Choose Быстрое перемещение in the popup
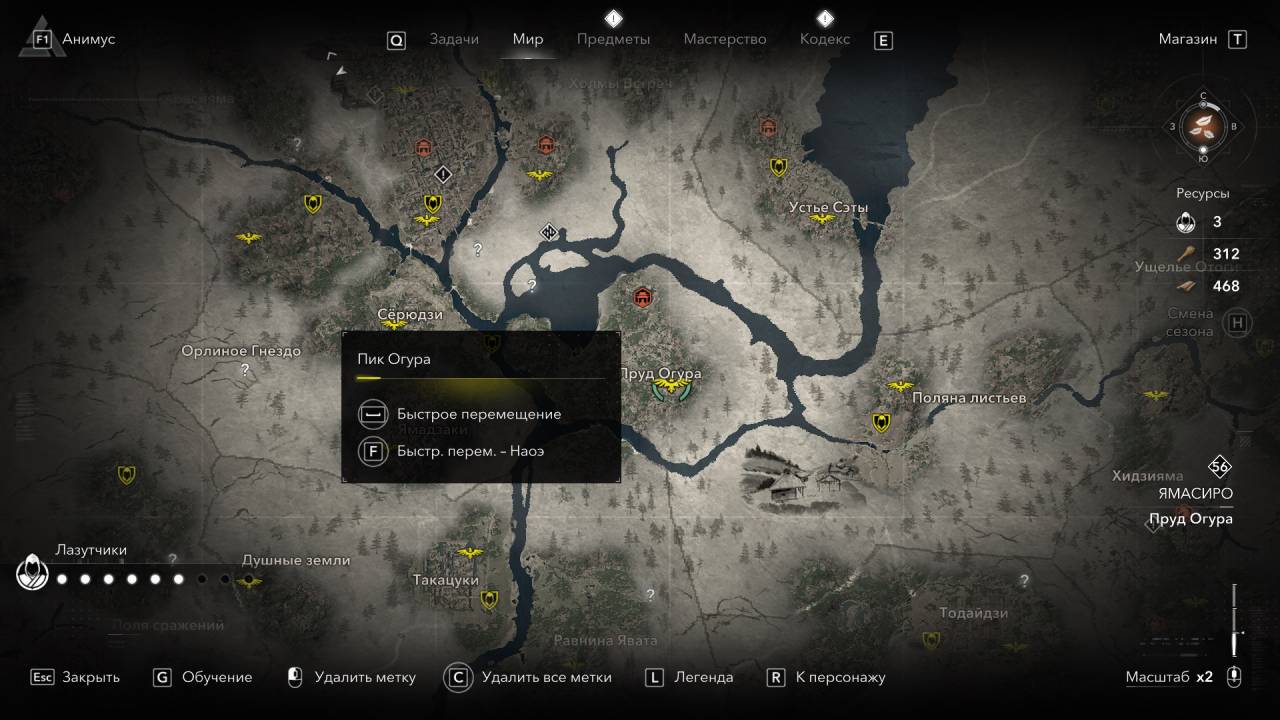1280x720 pixels. [478, 414]
